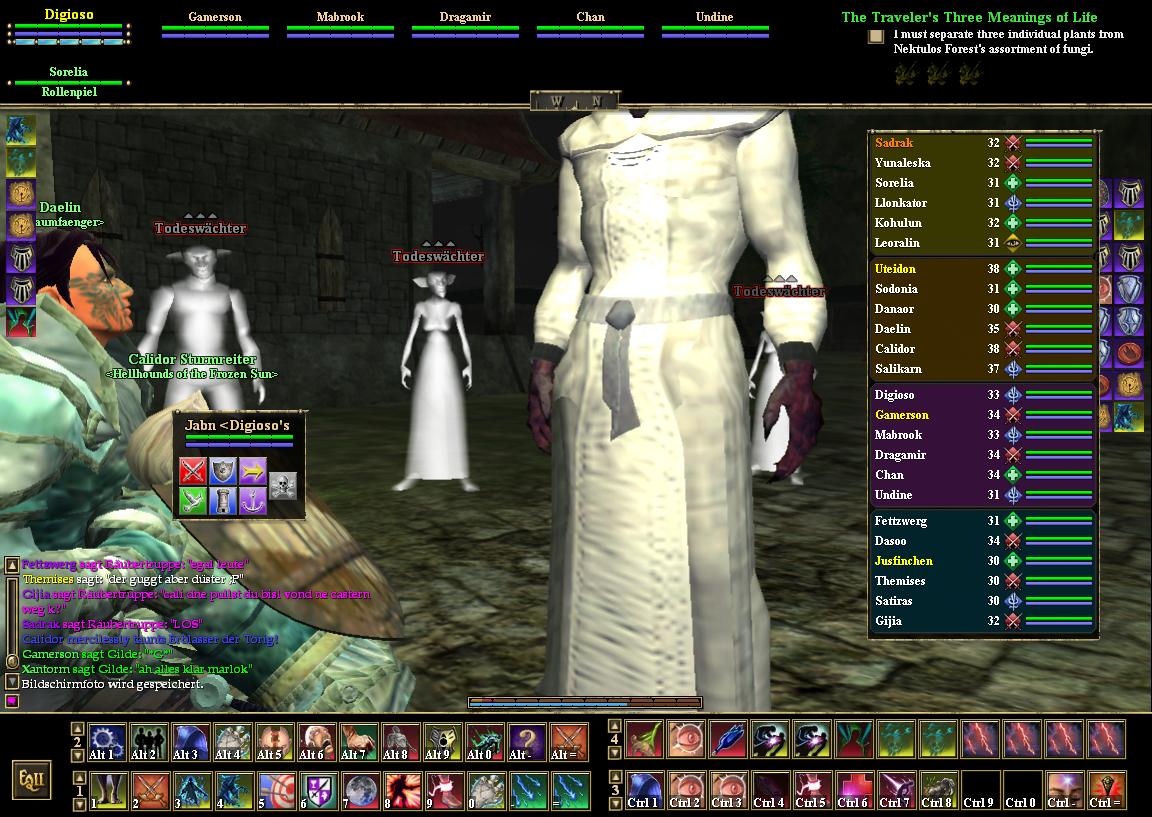Screen dimensions: 1152x817
Task: Target group member Undine in the top bar
Action: [x=714, y=17]
